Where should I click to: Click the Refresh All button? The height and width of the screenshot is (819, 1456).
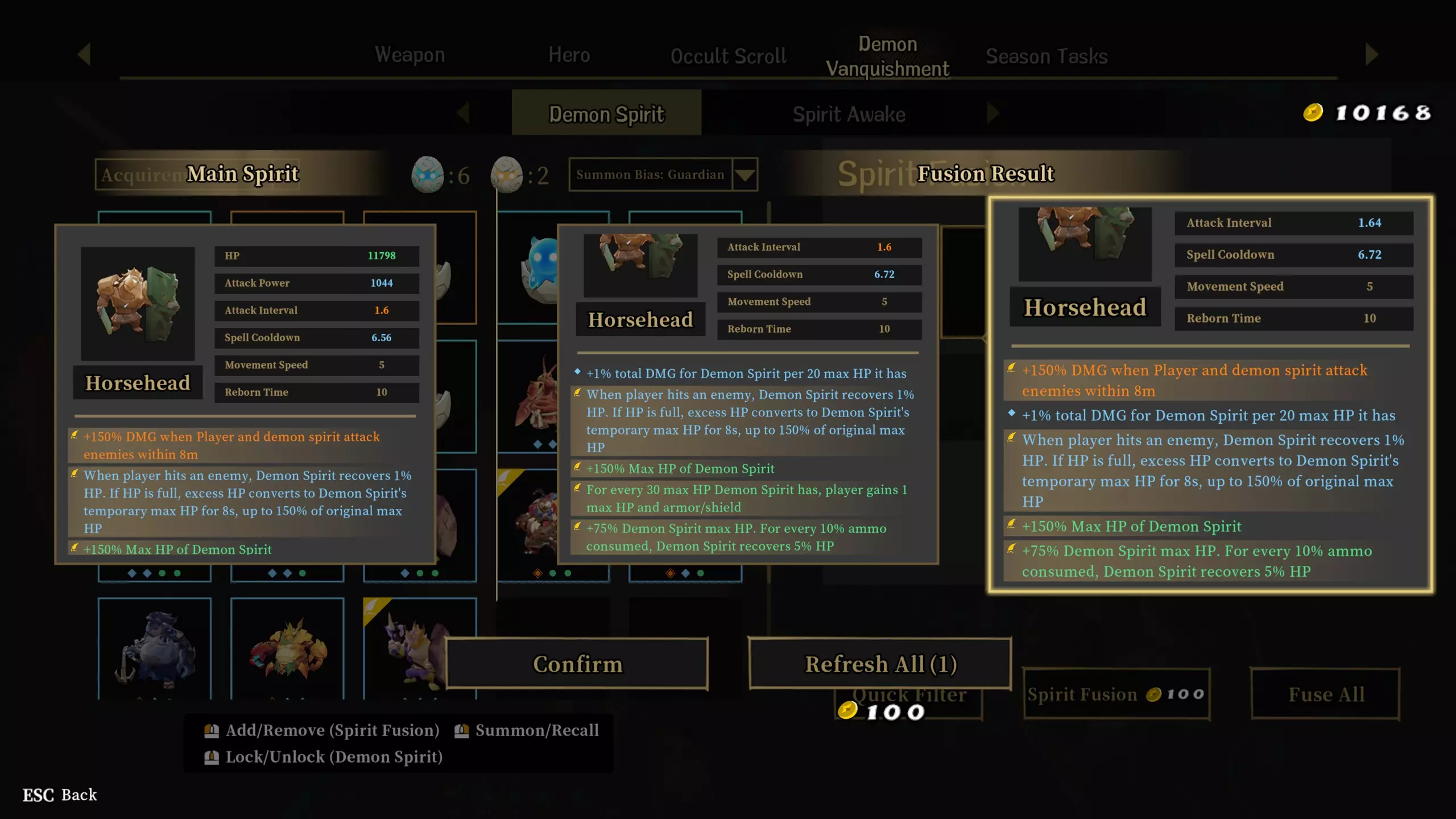click(x=880, y=664)
